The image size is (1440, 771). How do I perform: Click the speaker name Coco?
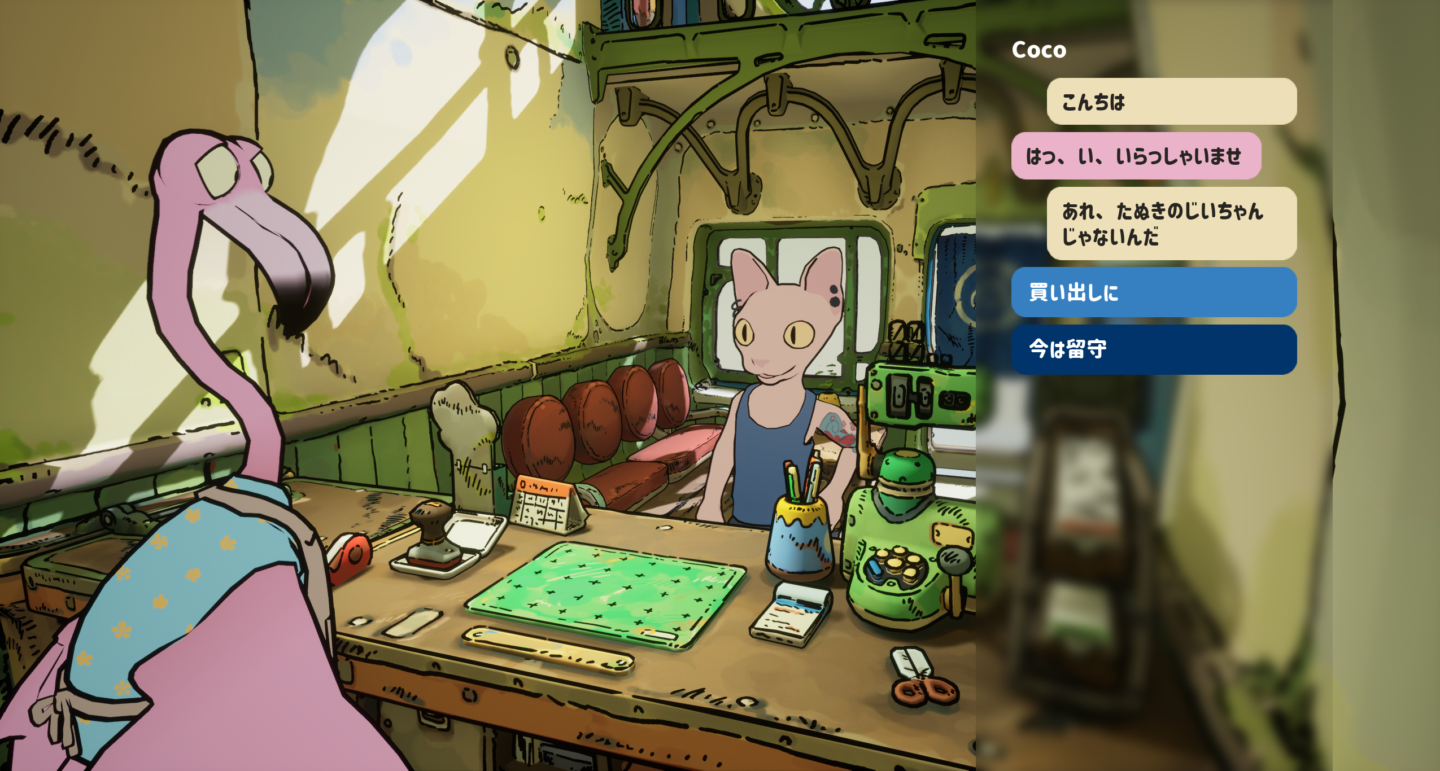point(1038,49)
